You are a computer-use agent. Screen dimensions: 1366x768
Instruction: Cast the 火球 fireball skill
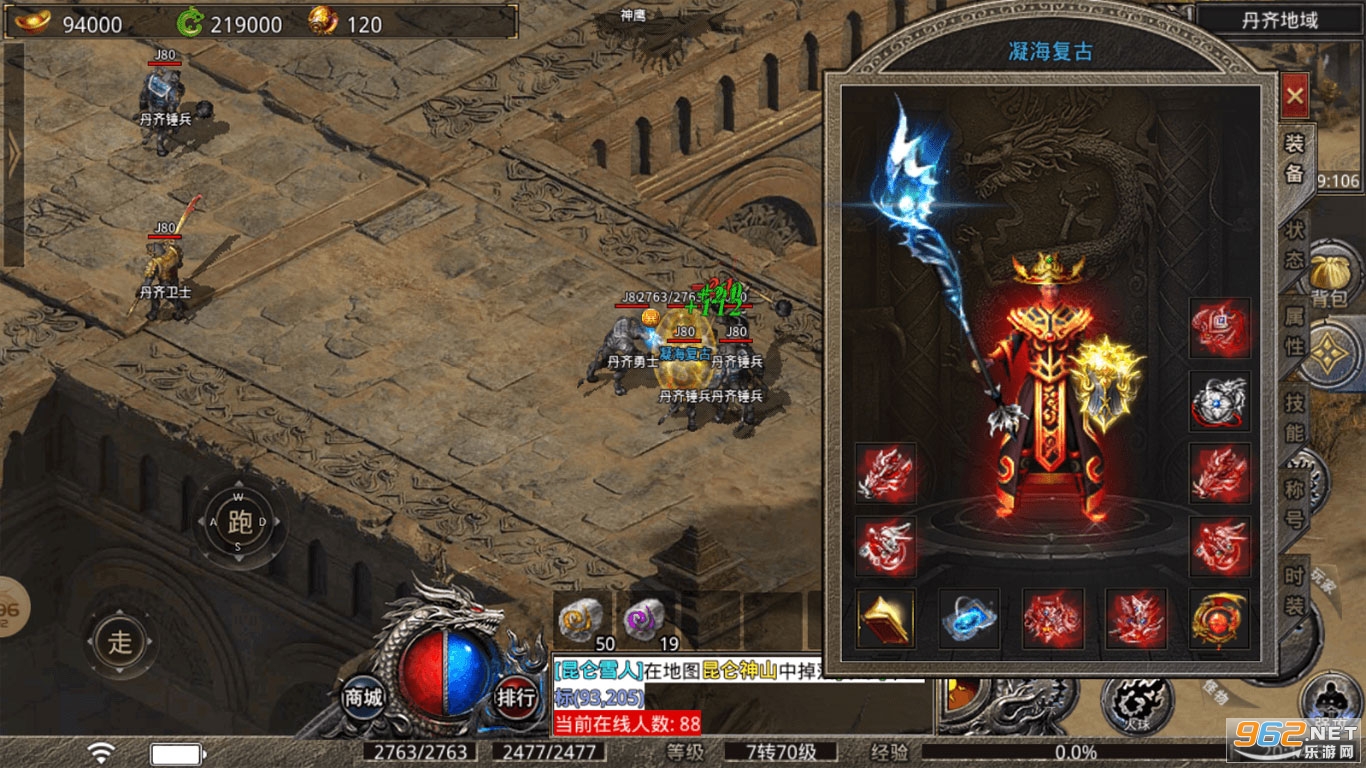click(1137, 698)
